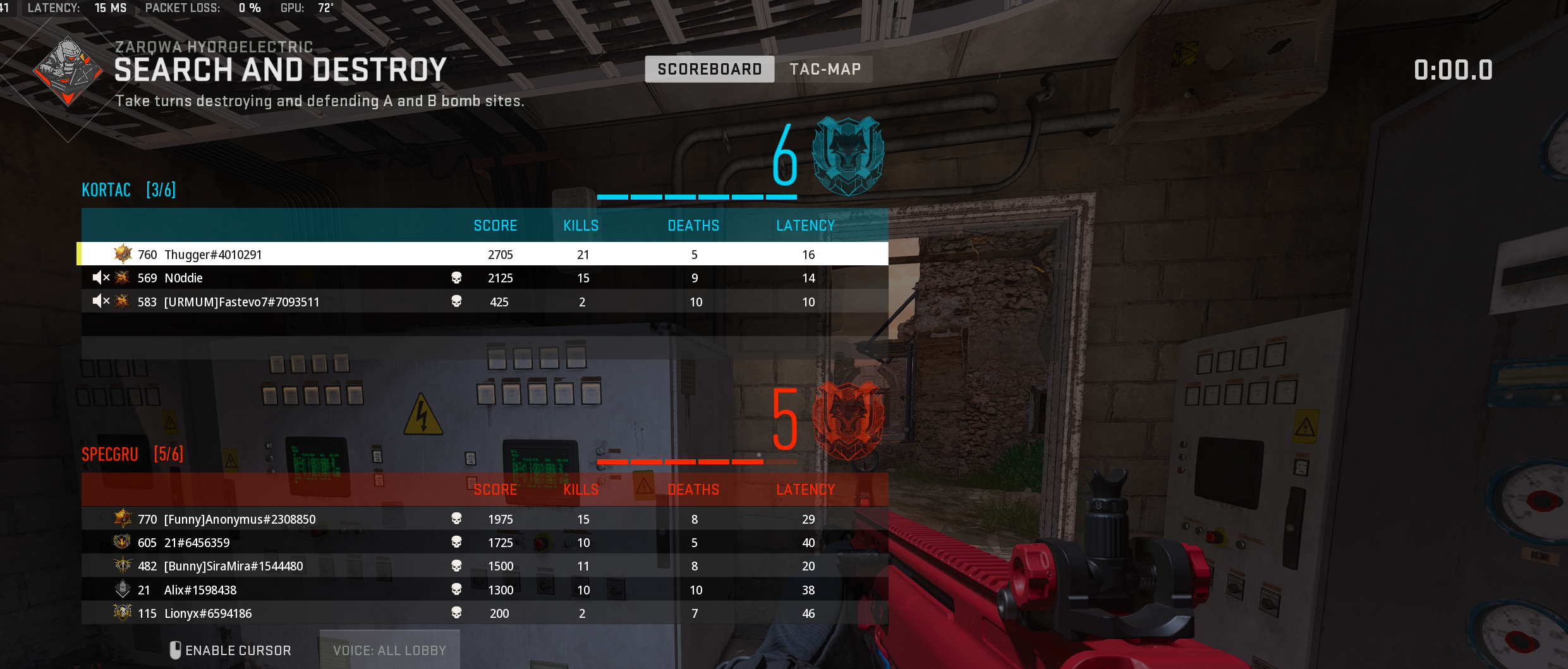The width and height of the screenshot is (1568, 669).
Task: Switch to the Scoreboard tab
Action: (709, 69)
